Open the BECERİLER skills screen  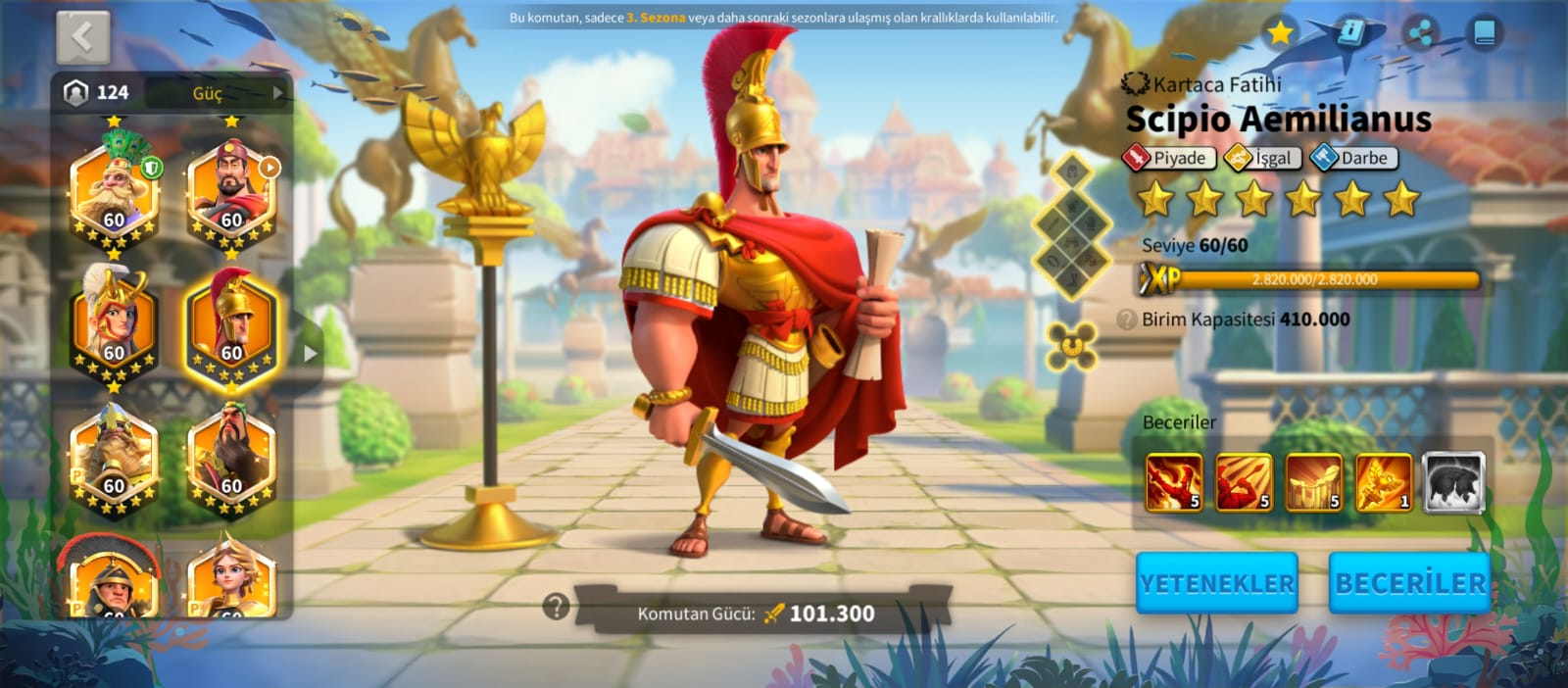click(1409, 583)
